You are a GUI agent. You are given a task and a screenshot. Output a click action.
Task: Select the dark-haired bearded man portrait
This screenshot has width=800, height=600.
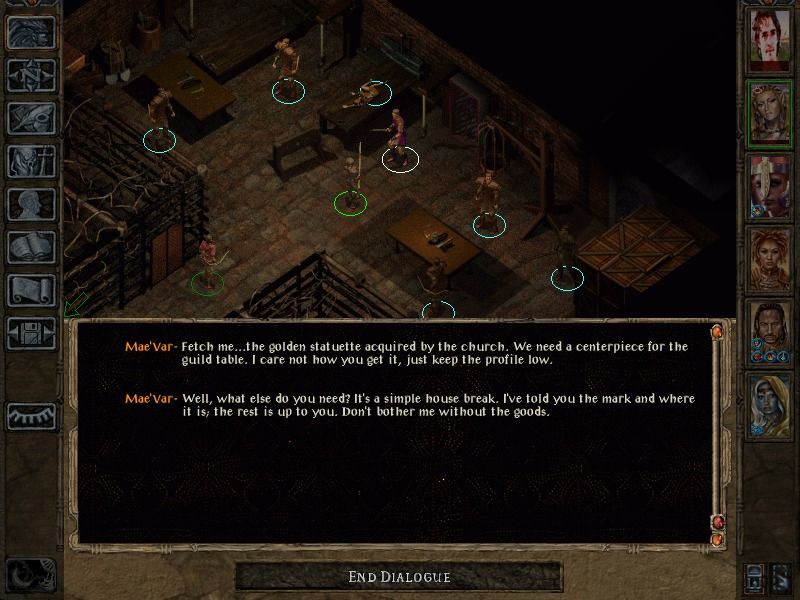[770, 334]
